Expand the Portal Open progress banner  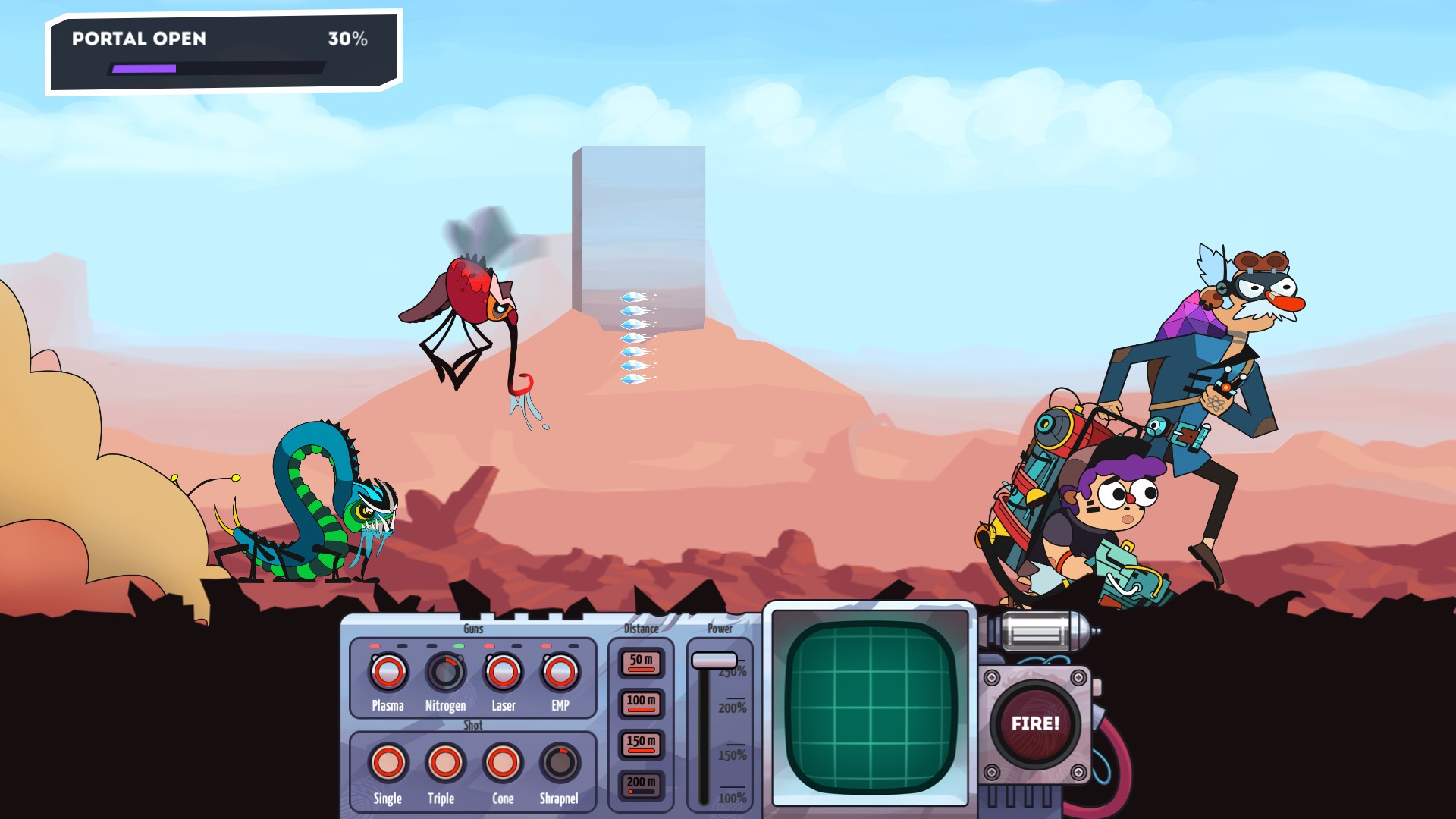[x=220, y=49]
